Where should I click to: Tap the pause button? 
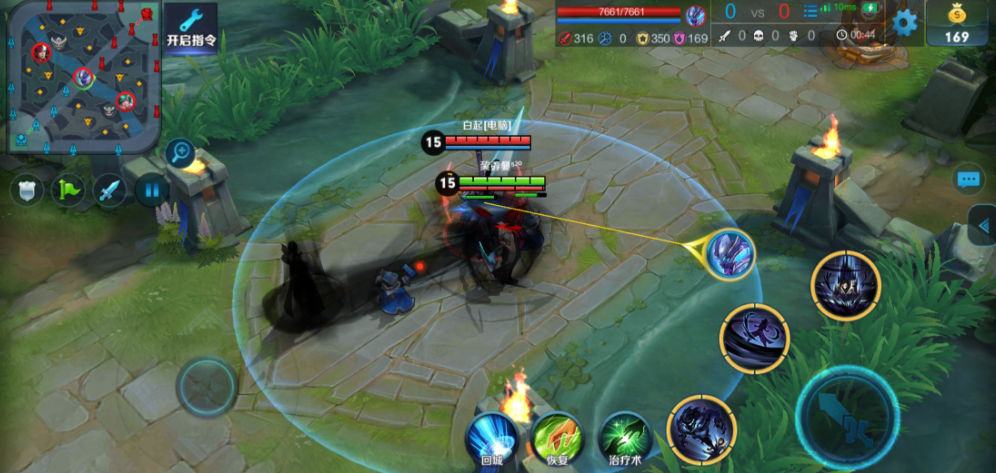tap(152, 189)
